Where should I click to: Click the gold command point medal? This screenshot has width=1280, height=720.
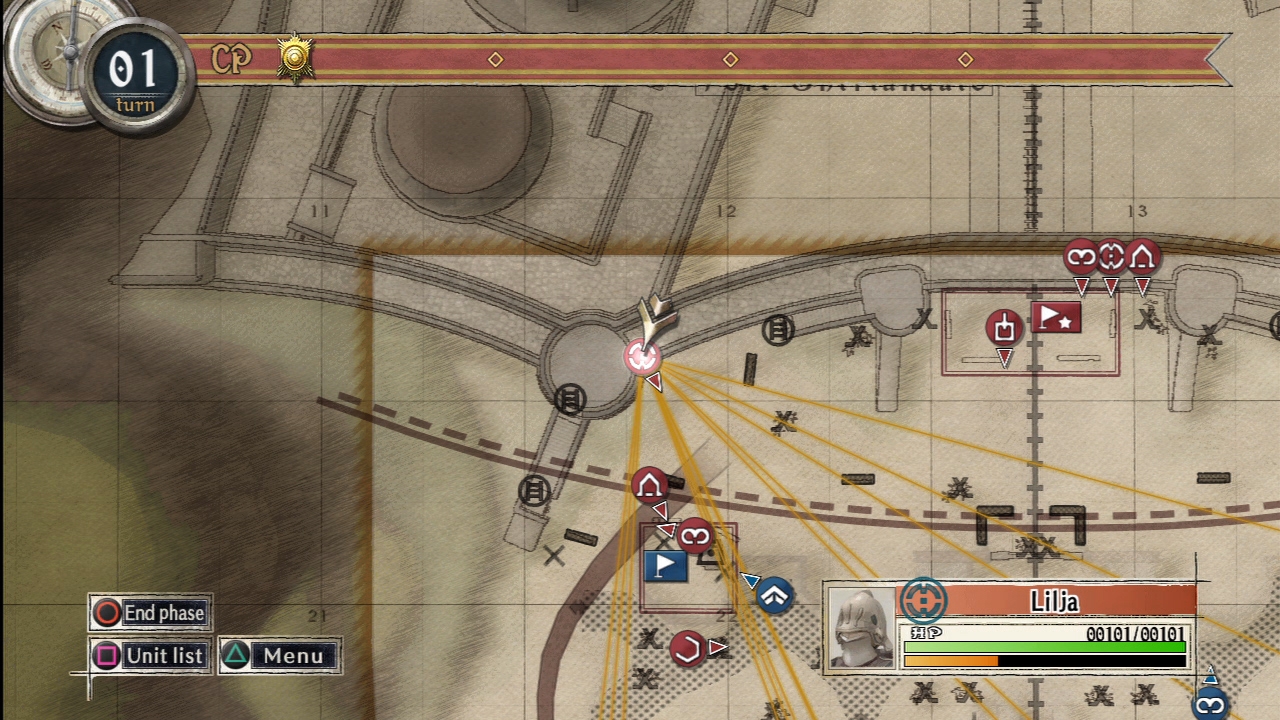pyautogui.click(x=295, y=58)
